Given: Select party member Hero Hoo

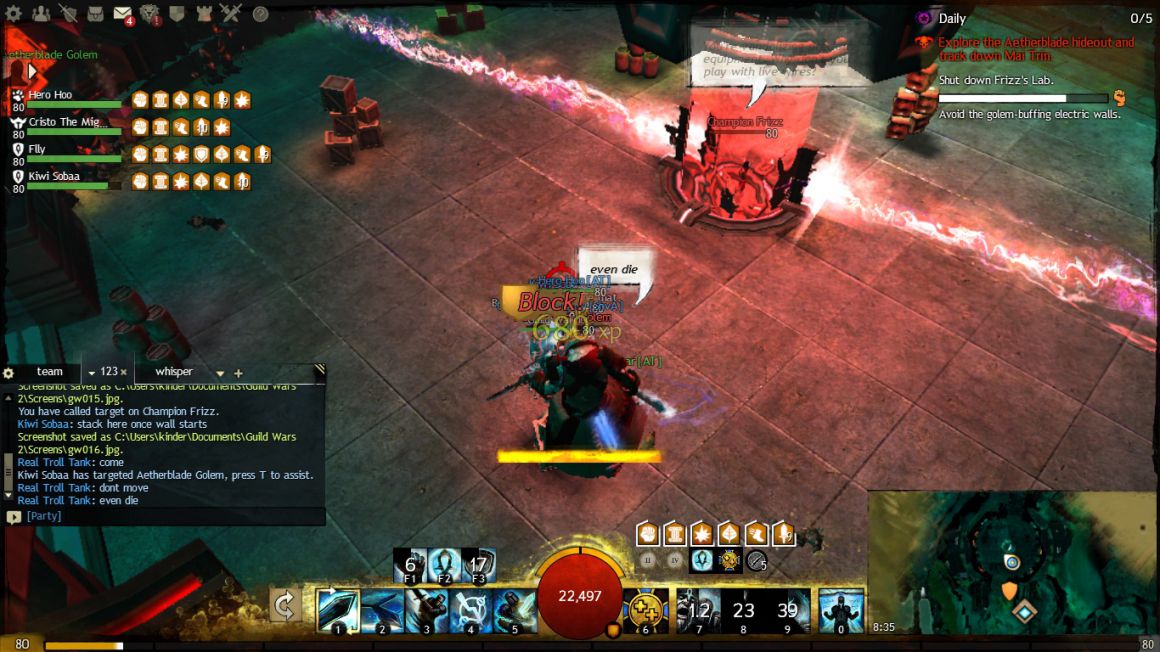Looking at the screenshot, I should [x=50, y=95].
